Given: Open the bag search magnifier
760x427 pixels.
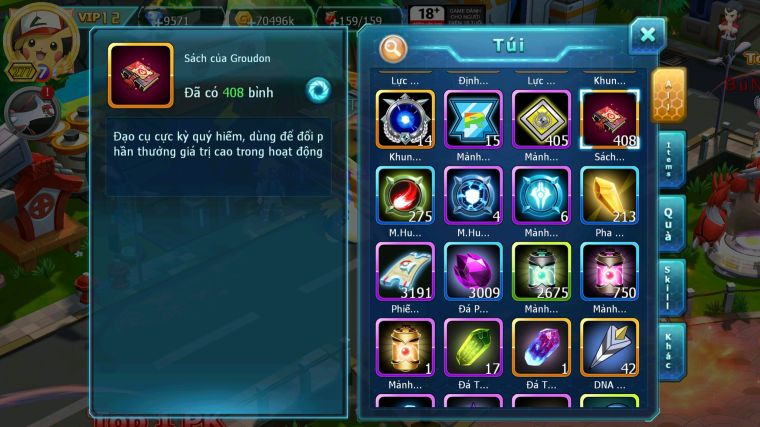Looking at the screenshot, I should tap(393, 47).
